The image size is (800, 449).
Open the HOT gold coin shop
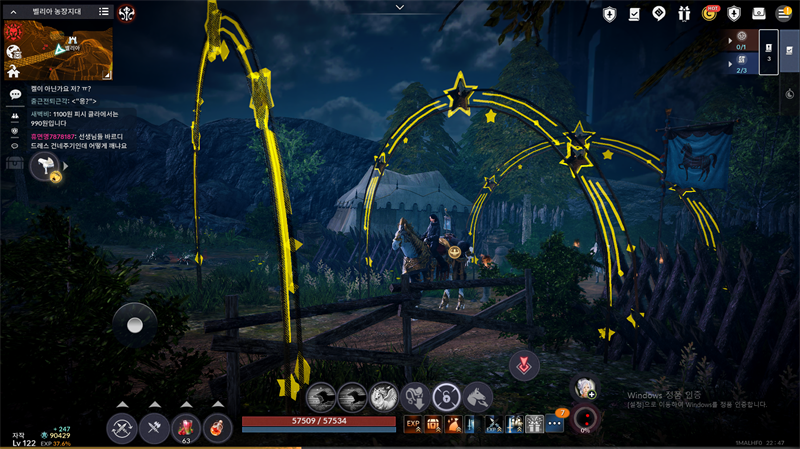tap(709, 13)
